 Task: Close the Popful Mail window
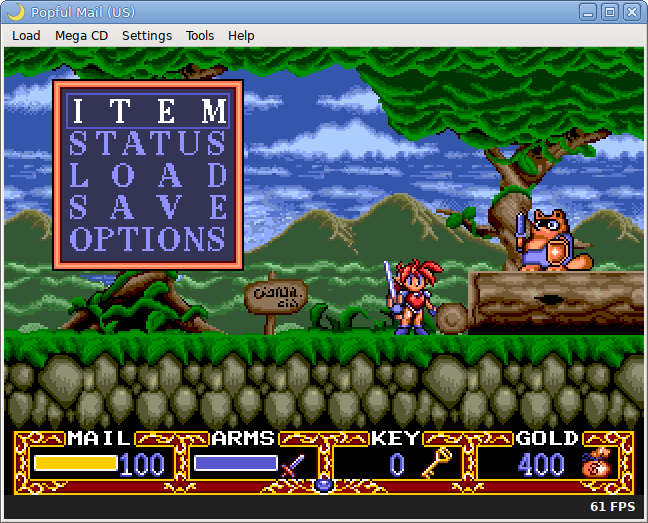click(x=632, y=12)
